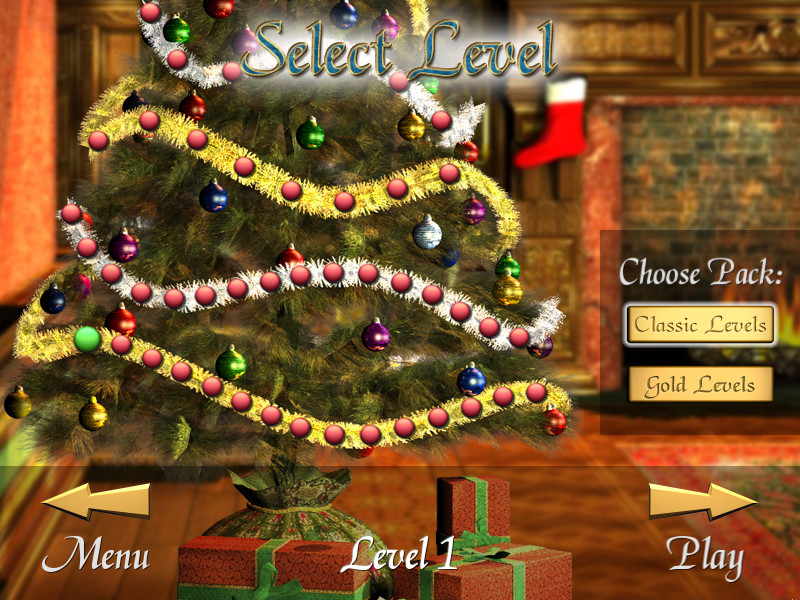Choose the Gold Levels pack
The image size is (800, 600).
tap(700, 384)
